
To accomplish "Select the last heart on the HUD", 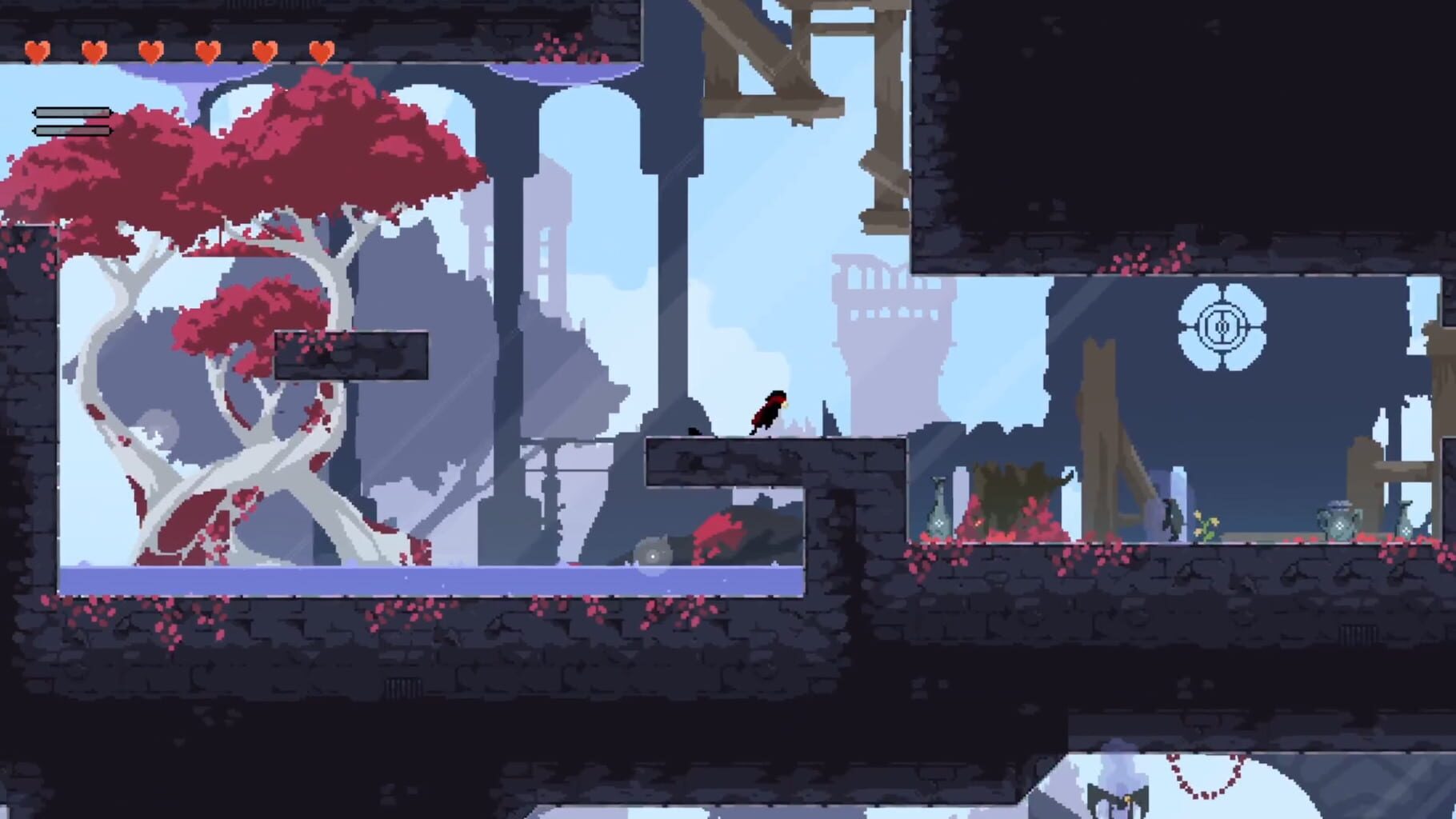I will pos(322,52).
